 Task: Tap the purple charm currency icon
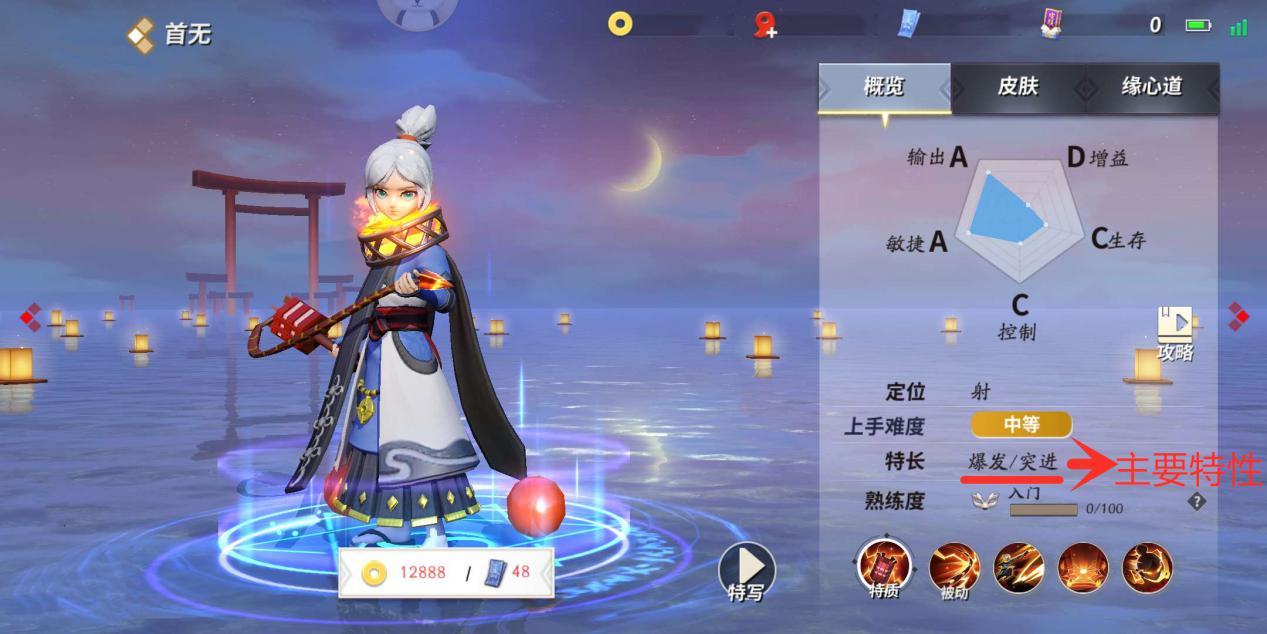click(1052, 24)
